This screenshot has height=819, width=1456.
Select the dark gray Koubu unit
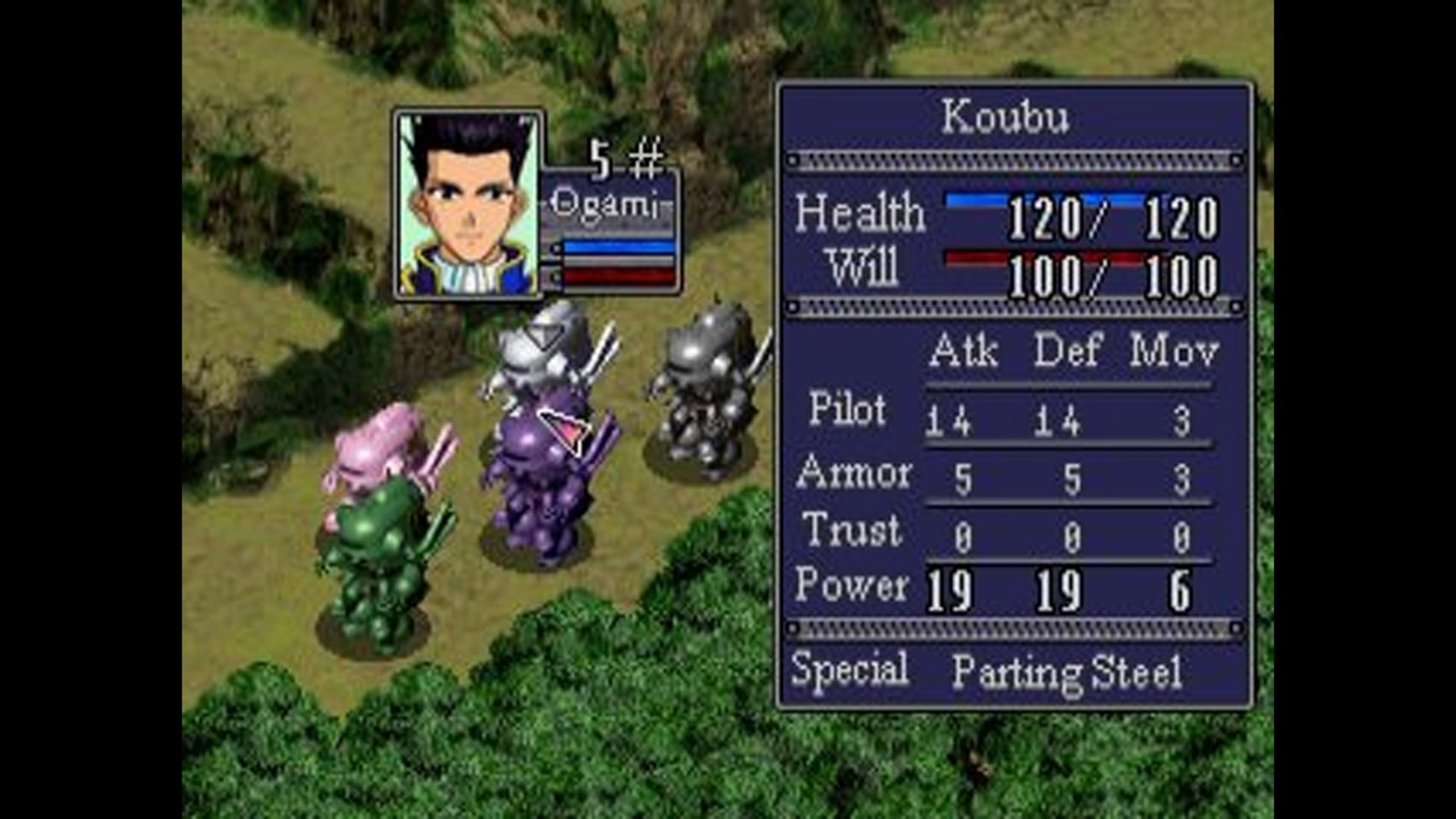pos(704,392)
